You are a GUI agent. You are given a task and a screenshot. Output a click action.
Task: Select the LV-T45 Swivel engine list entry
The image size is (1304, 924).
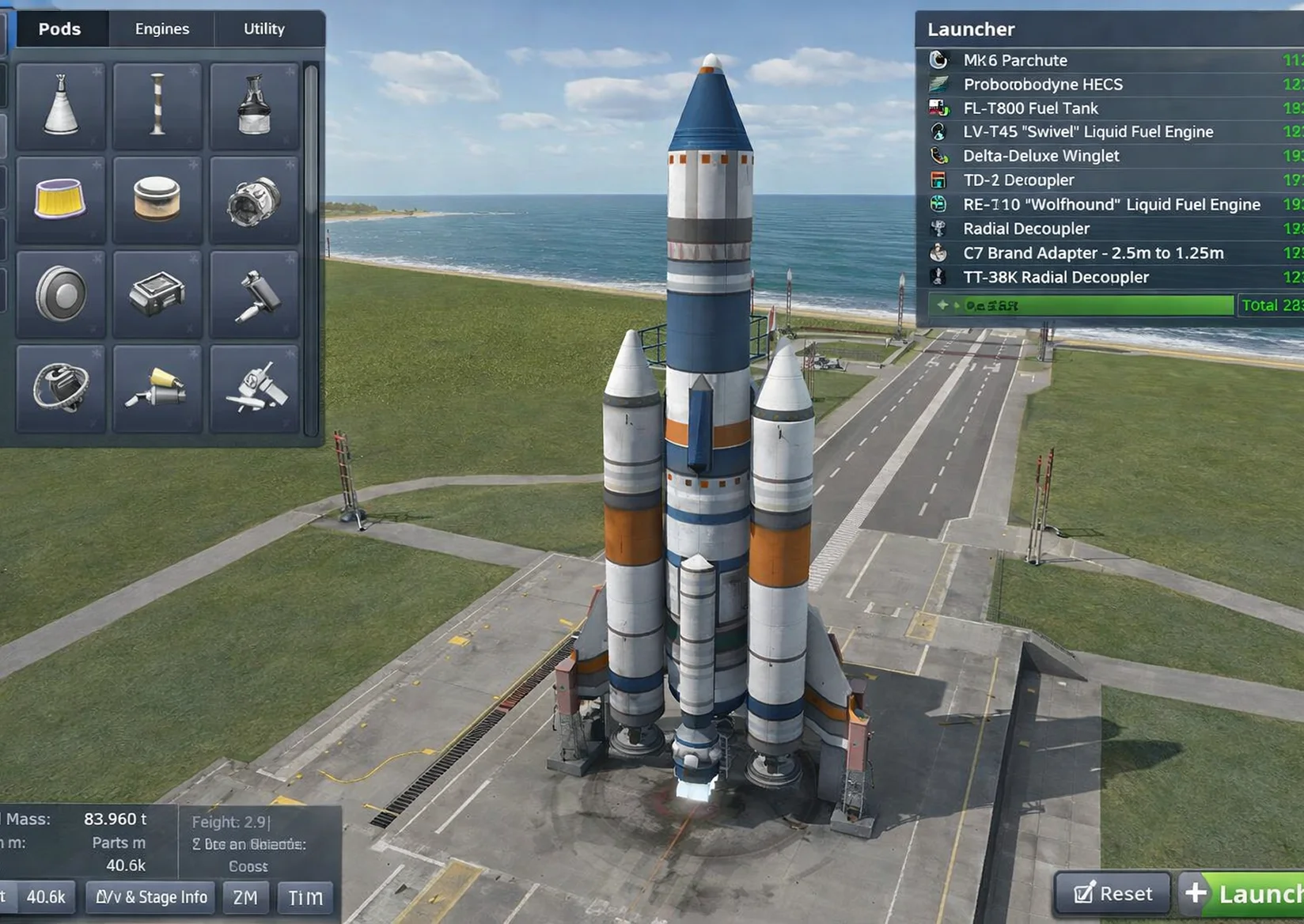pyautogui.click(x=1088, y=131)
